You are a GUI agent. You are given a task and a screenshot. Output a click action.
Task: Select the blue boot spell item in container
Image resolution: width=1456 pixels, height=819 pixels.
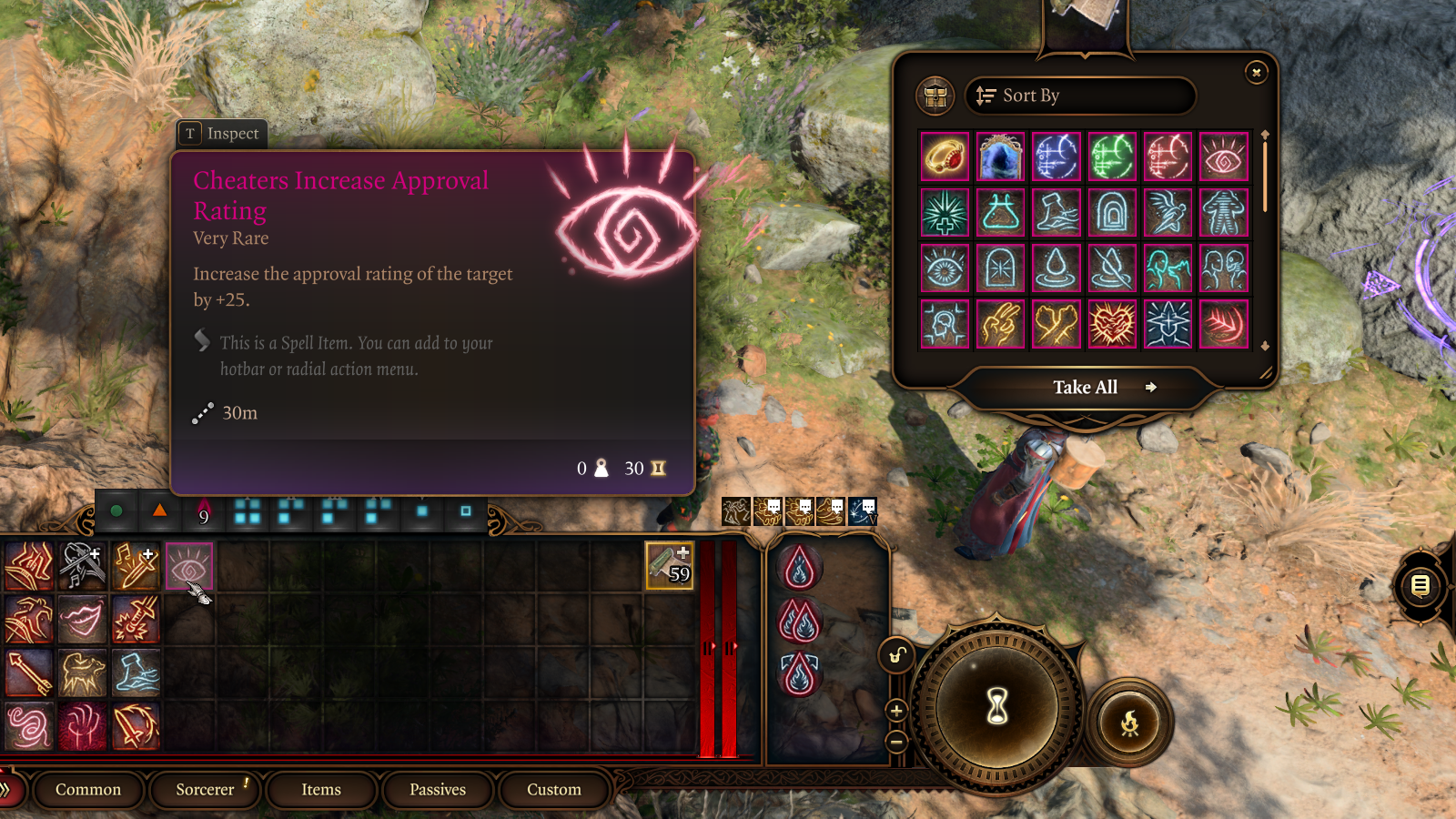(1057, 213)
